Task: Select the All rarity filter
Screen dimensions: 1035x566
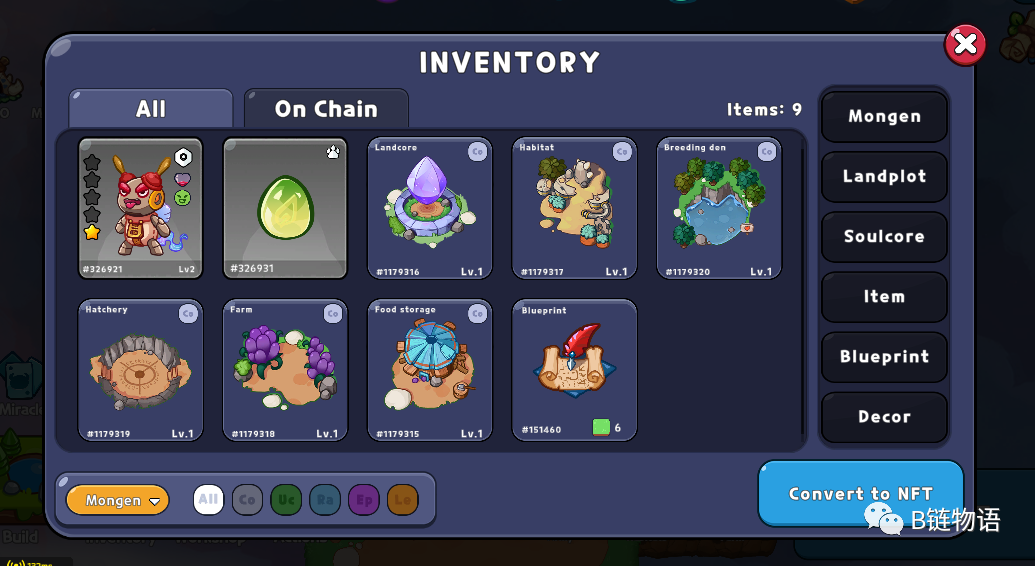Action: (x=208, y=500)
